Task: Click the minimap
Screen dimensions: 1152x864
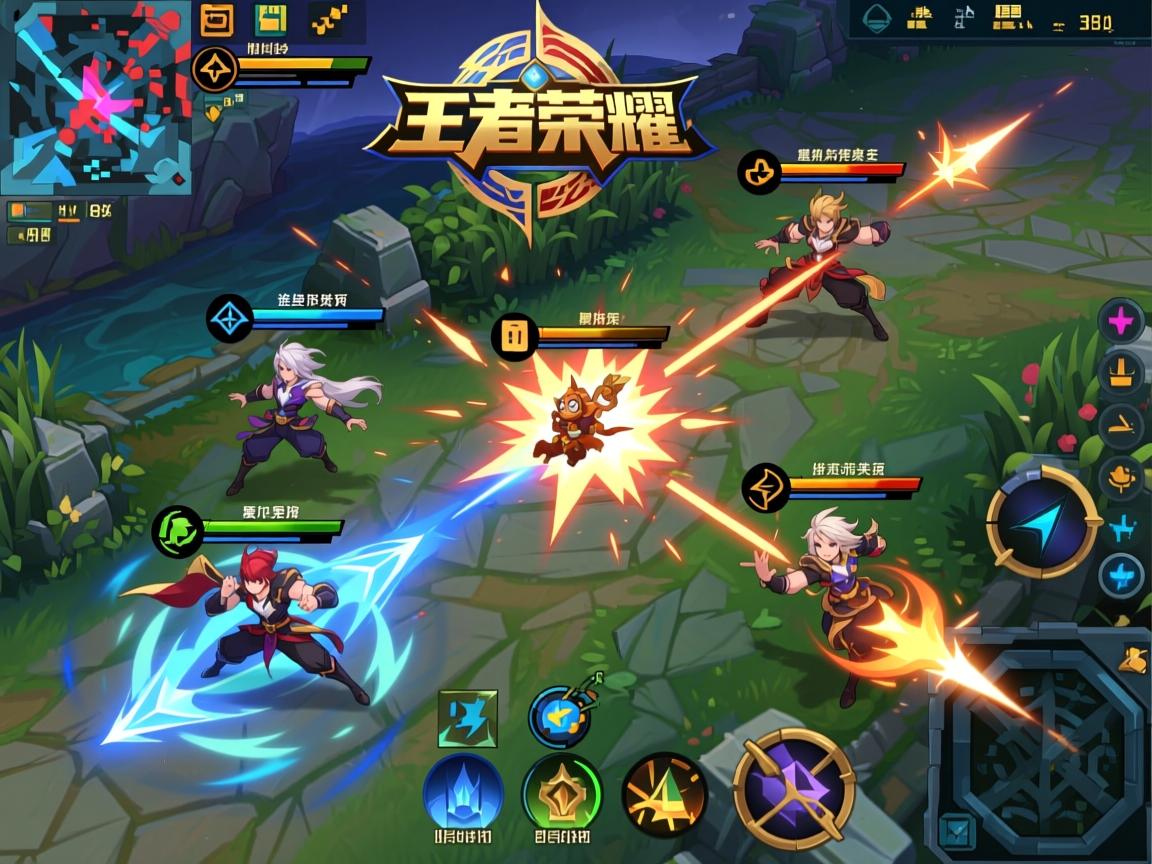Action: pyautogui.click(x=96, y=97)
